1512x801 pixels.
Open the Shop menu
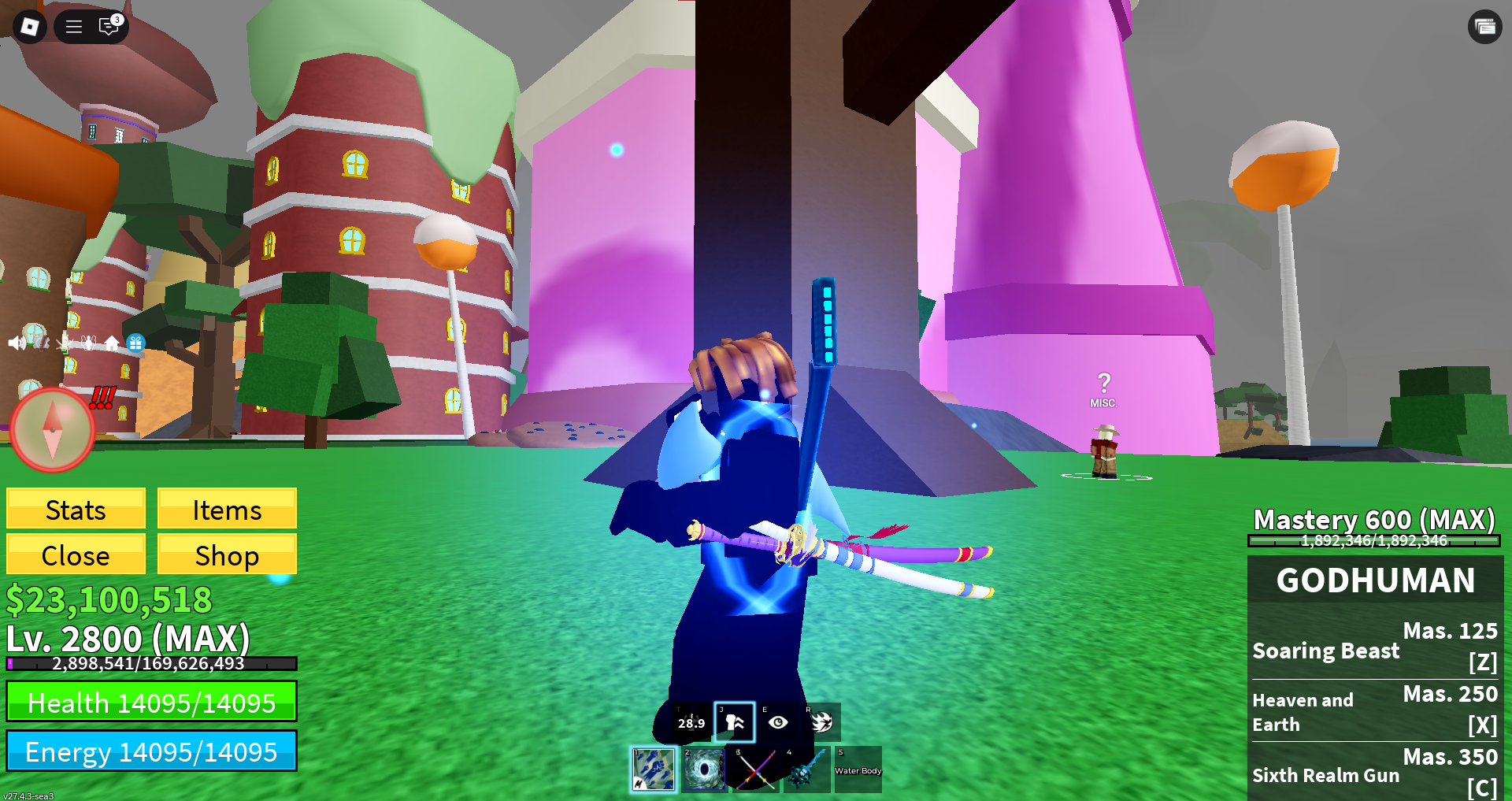point(227,555)
